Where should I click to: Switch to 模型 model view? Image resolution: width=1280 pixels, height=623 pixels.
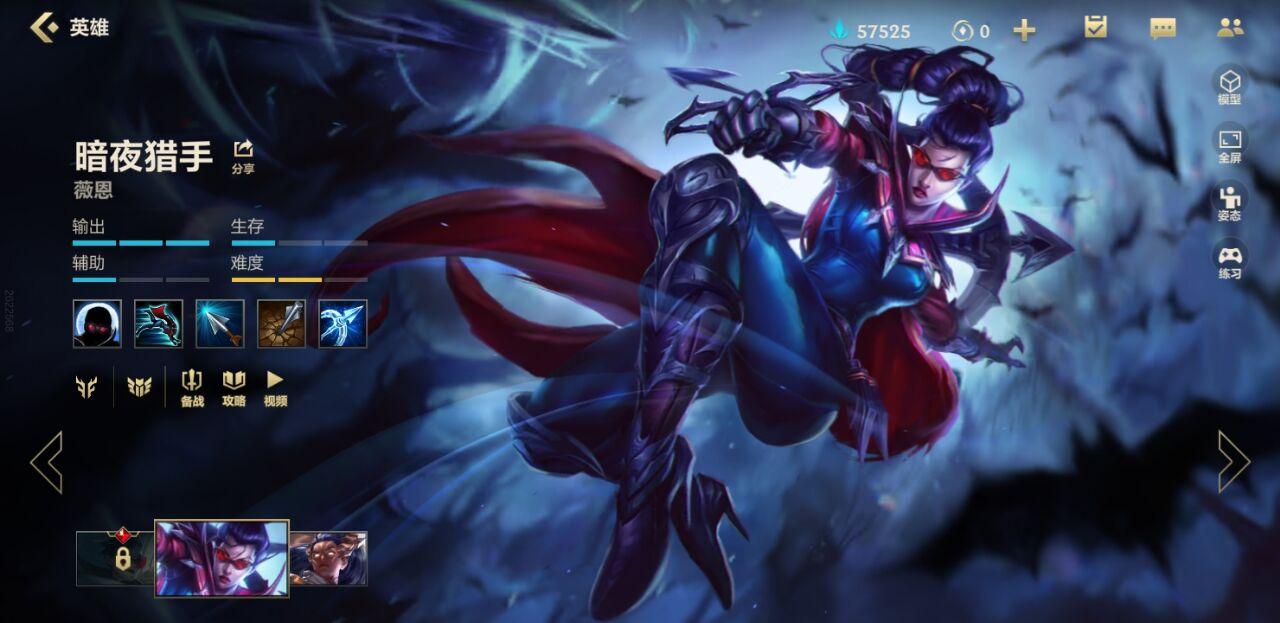pos(1229,85)
